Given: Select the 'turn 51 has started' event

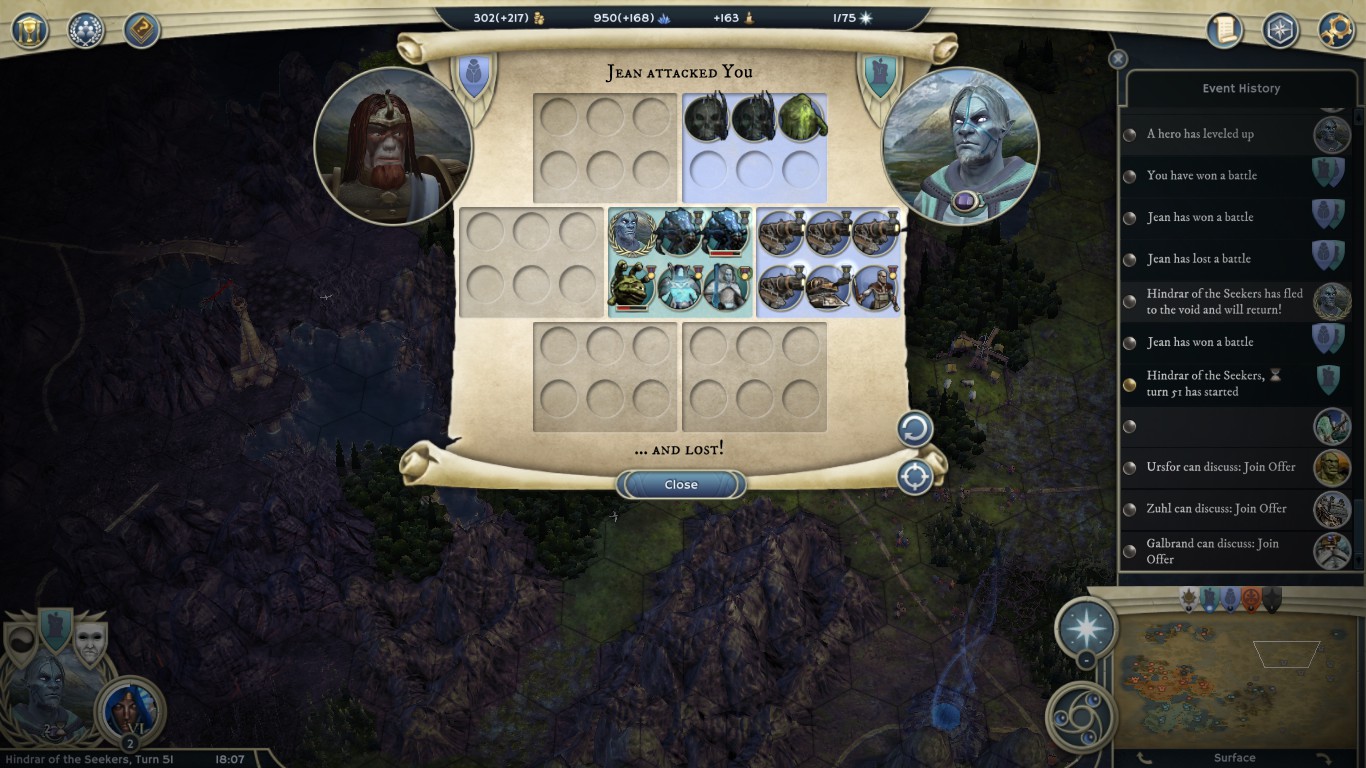Looking at the screenshot, I should coord(1205,383).
